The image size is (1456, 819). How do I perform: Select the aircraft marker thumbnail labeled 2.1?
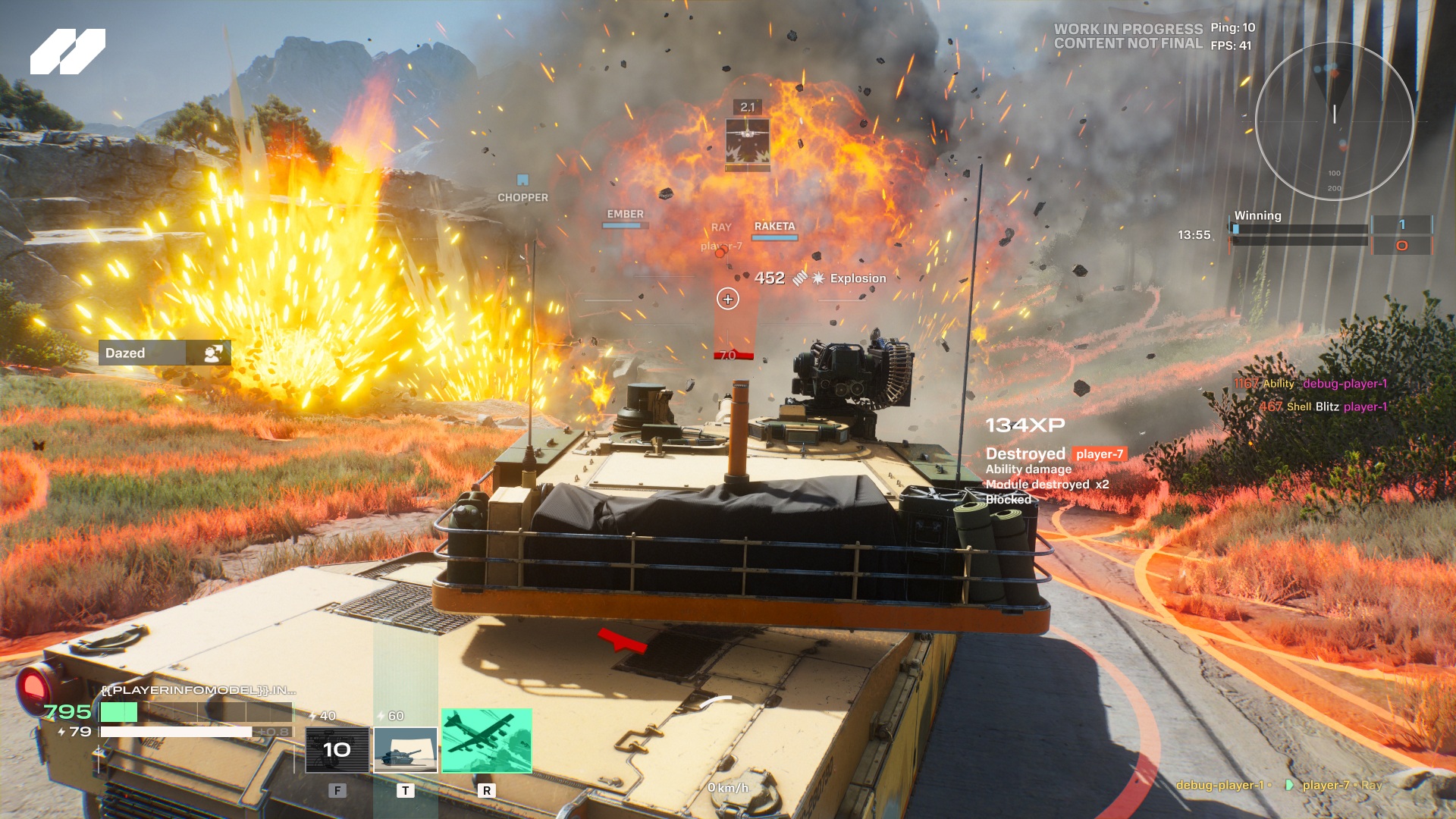(746, 140)
